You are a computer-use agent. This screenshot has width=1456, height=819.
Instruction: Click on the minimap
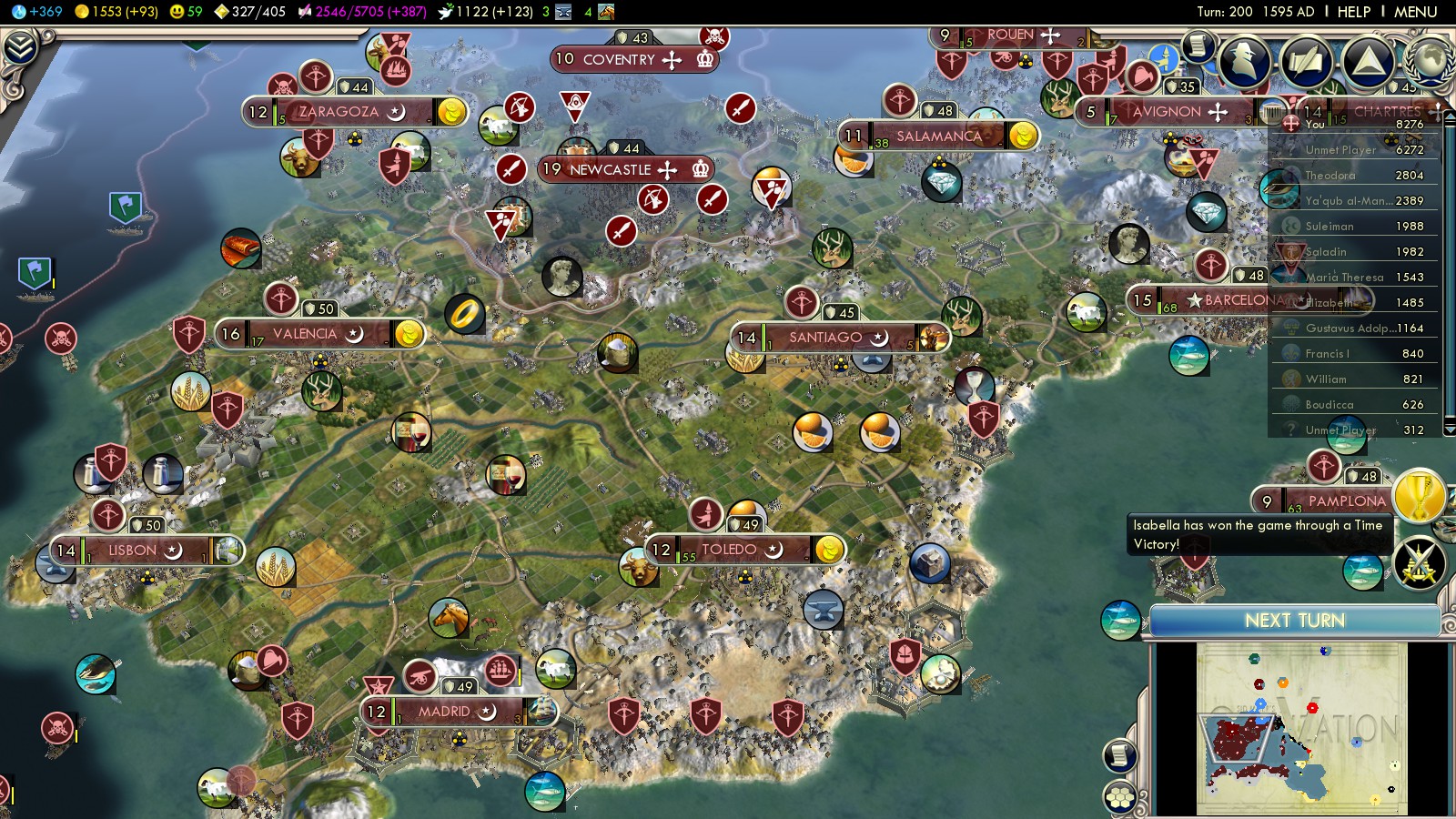[x=1301, y=728]
